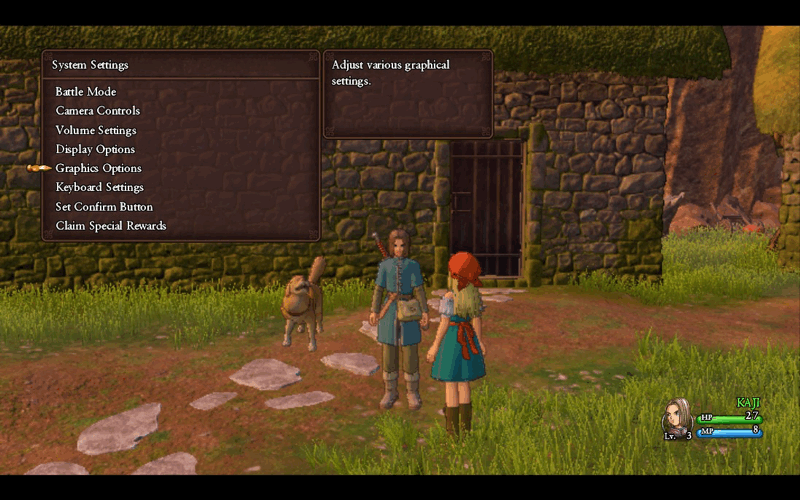The image size is (800, 500).
Task: Select Camera Controls in System Settings
Action: click(x=97, y=111)
